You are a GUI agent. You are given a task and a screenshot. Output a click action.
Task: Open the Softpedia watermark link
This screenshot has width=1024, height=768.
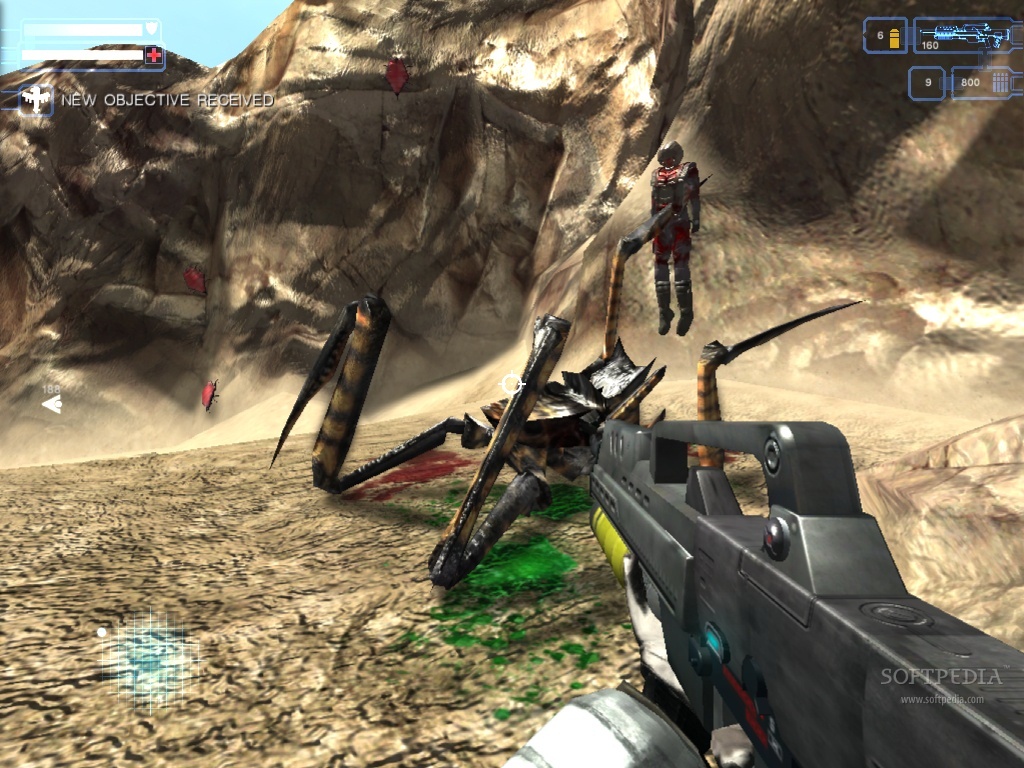click(940, 679)
